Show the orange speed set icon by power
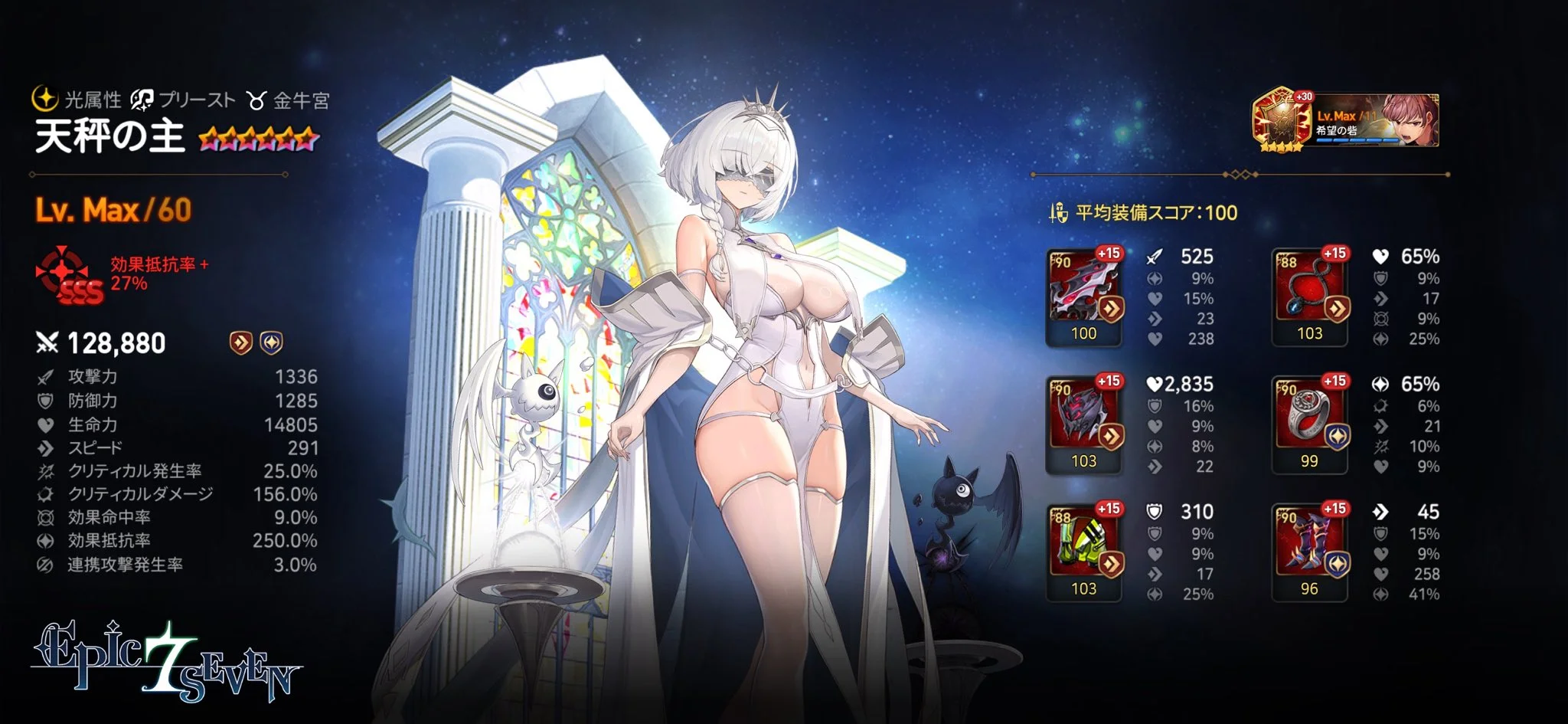The width and height of the screenshot is (1568, 724). pyautogui.click(x=241, y=342)
